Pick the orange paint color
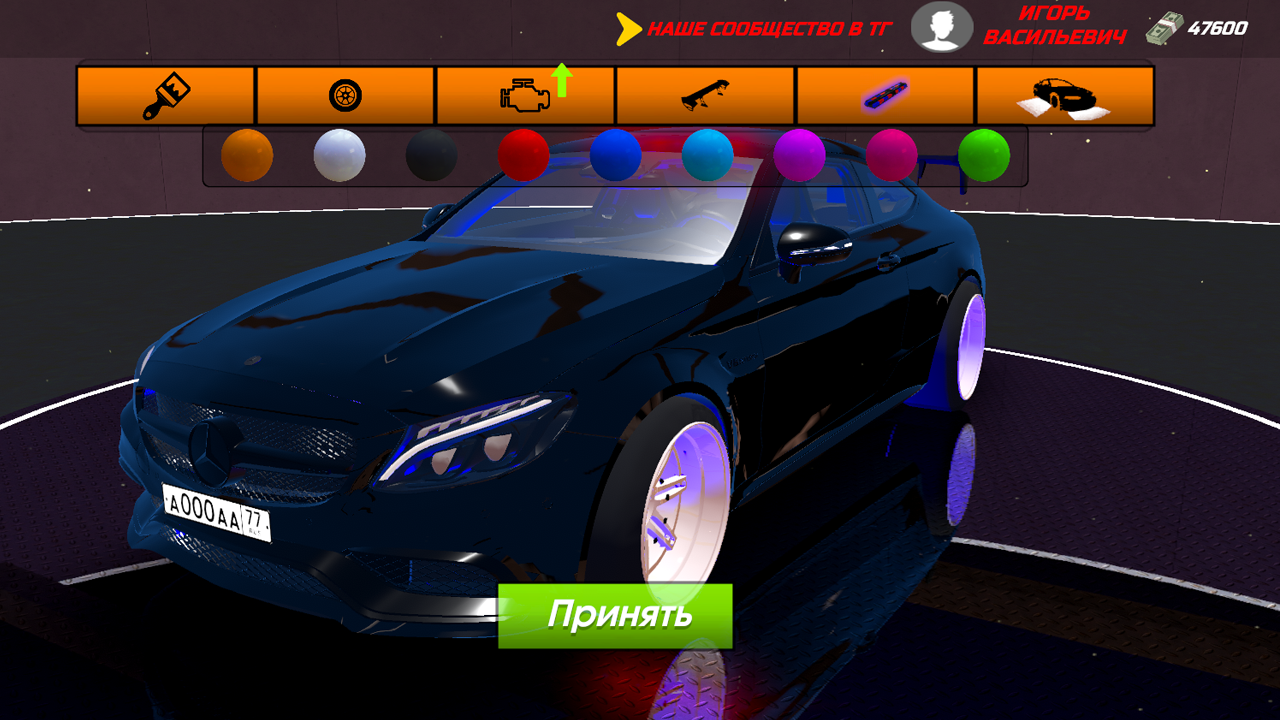Image resolution: width=1280 pixels, height=720 pixels. 248,155
